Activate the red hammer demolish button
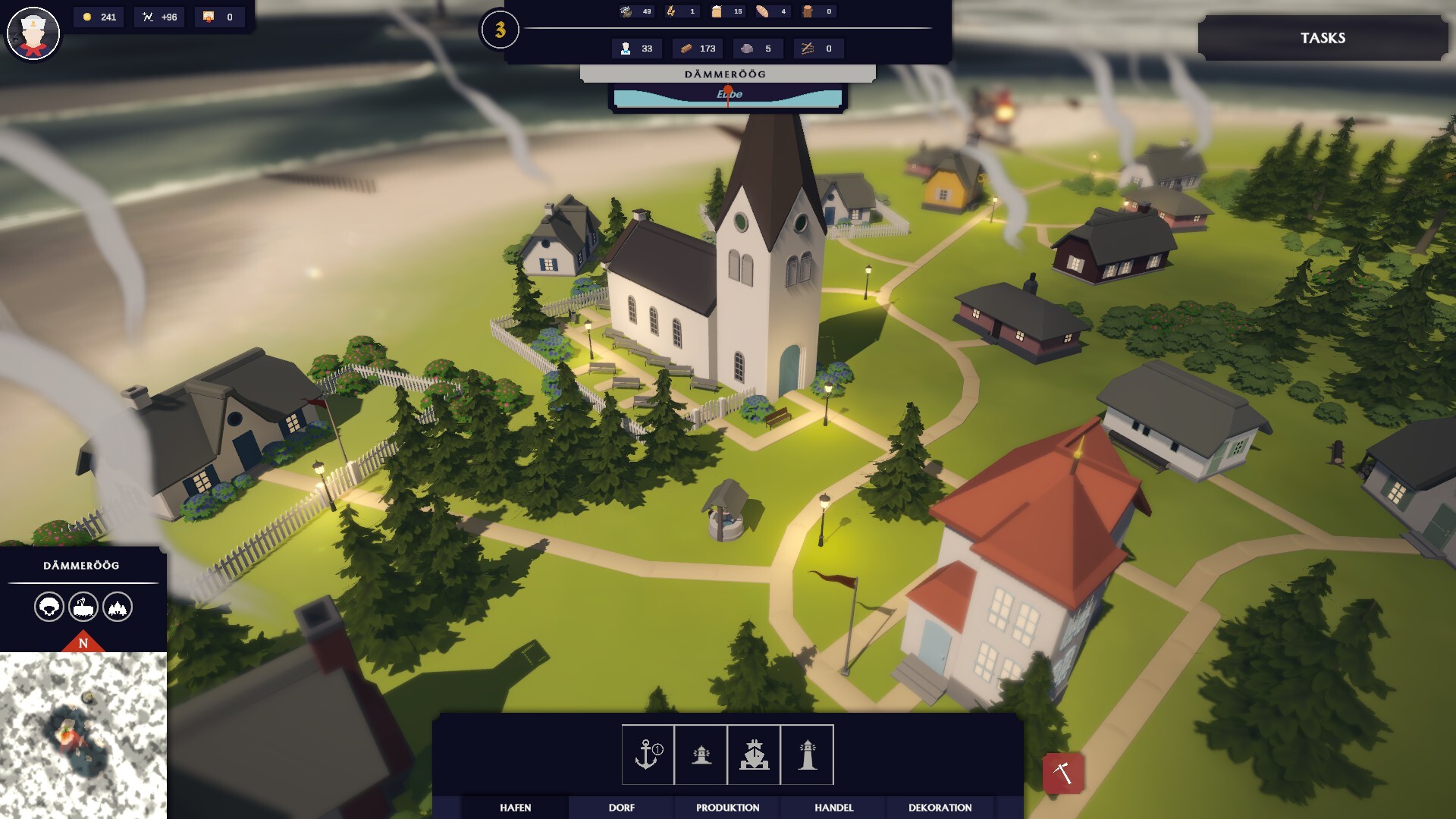The height and width of the screenshot is (819, 1456). pyautogui.click(x=1062, y=773)
